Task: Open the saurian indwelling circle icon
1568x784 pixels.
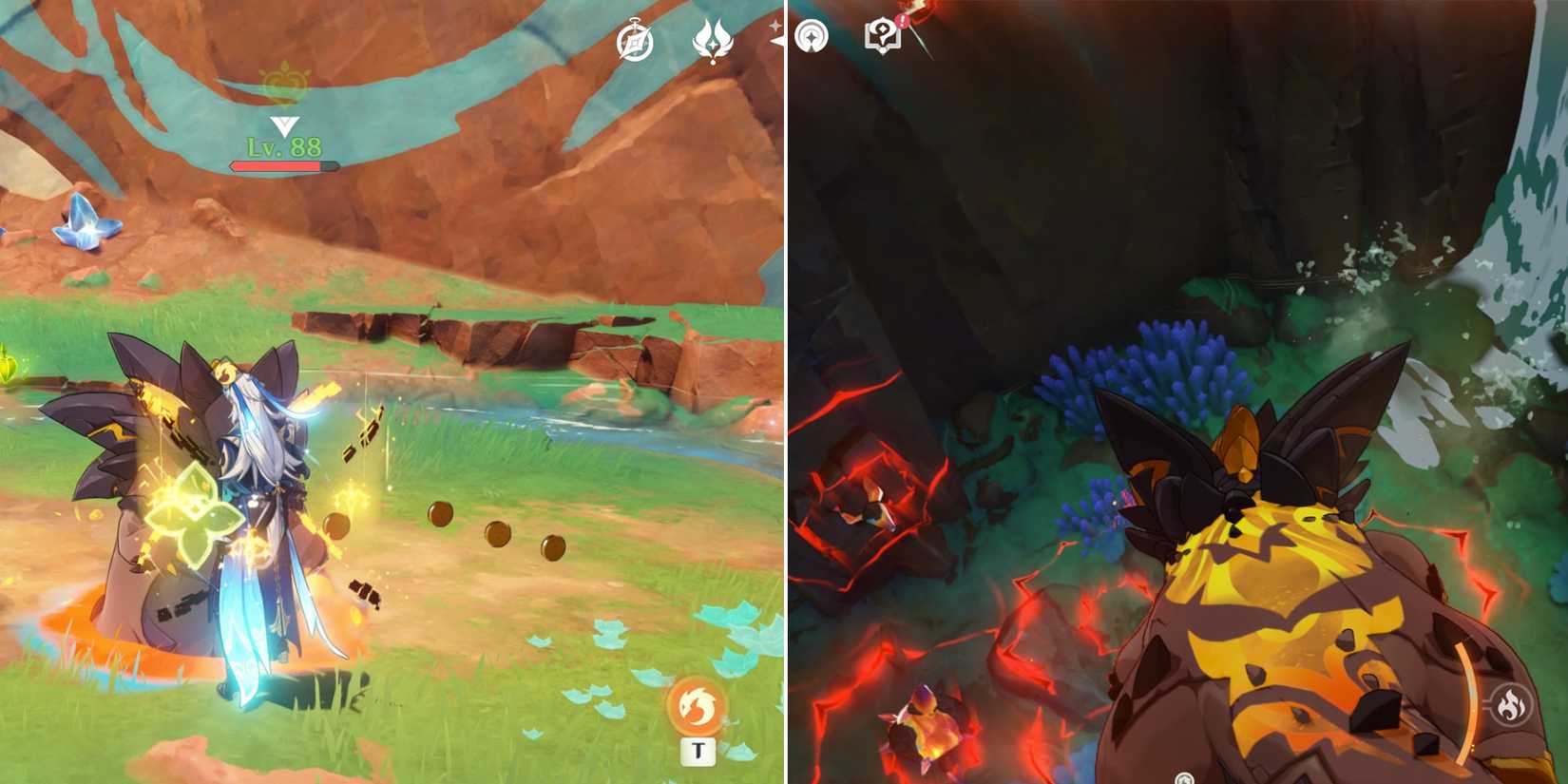Action: click(x=813, y=38)
